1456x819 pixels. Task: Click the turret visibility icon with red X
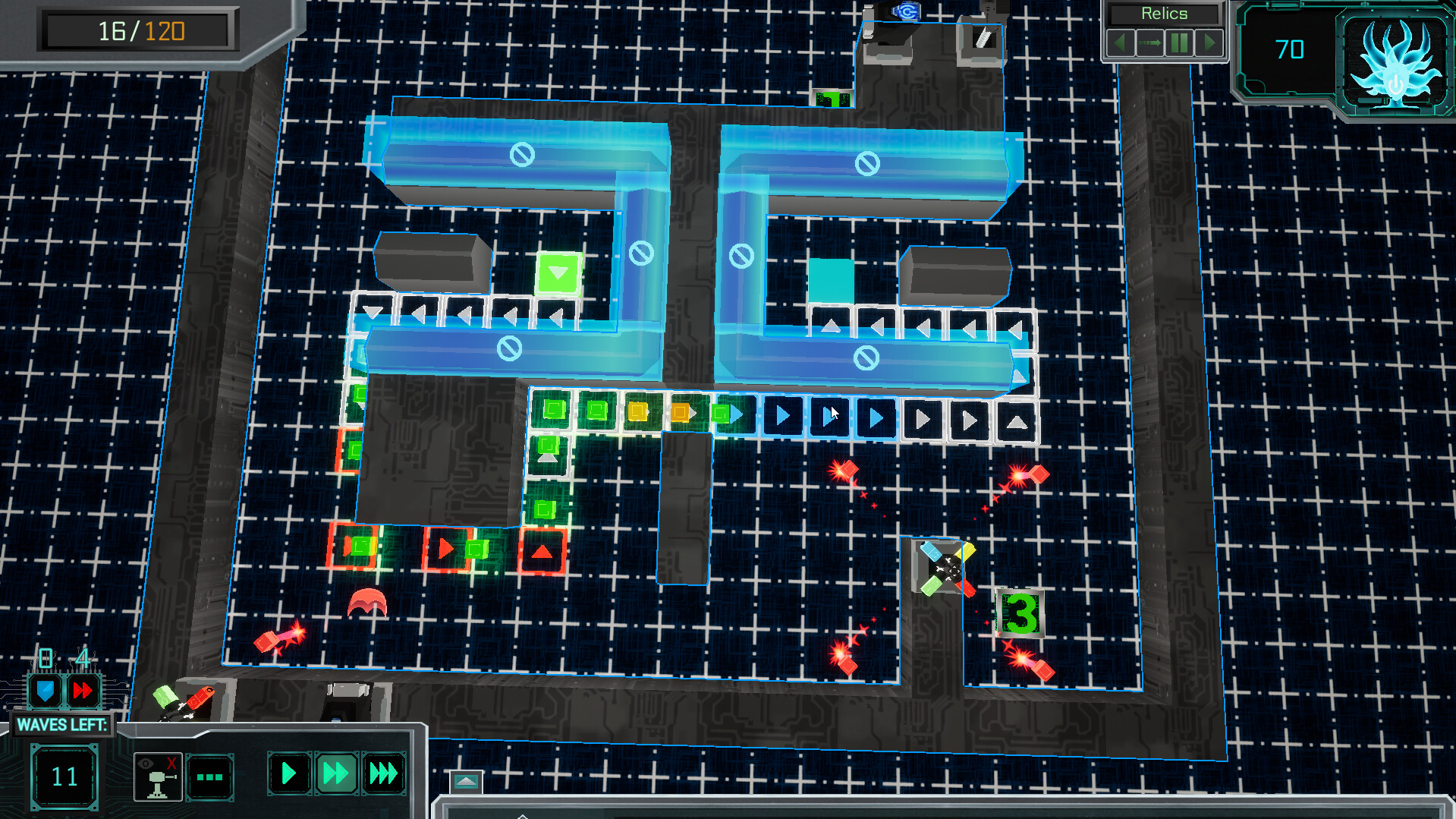(x=157, y=774)
